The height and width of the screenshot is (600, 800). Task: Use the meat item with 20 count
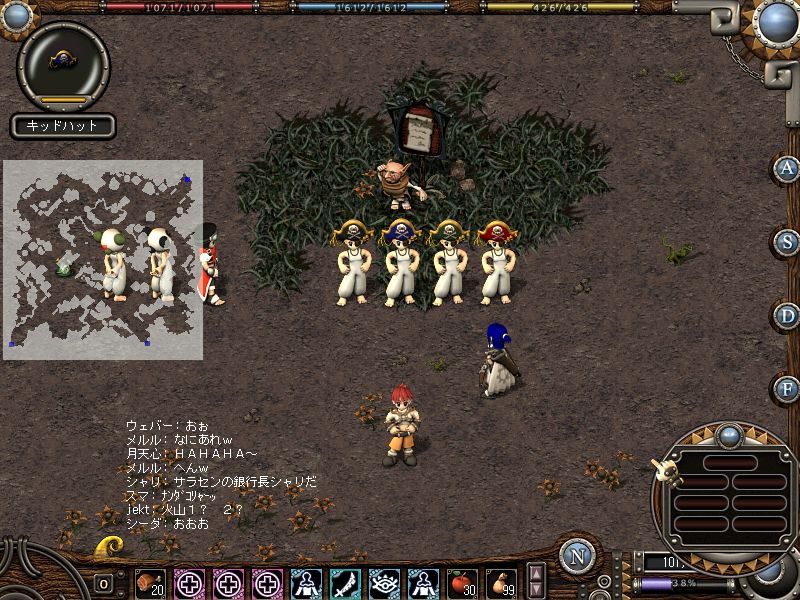coord(150,582)
